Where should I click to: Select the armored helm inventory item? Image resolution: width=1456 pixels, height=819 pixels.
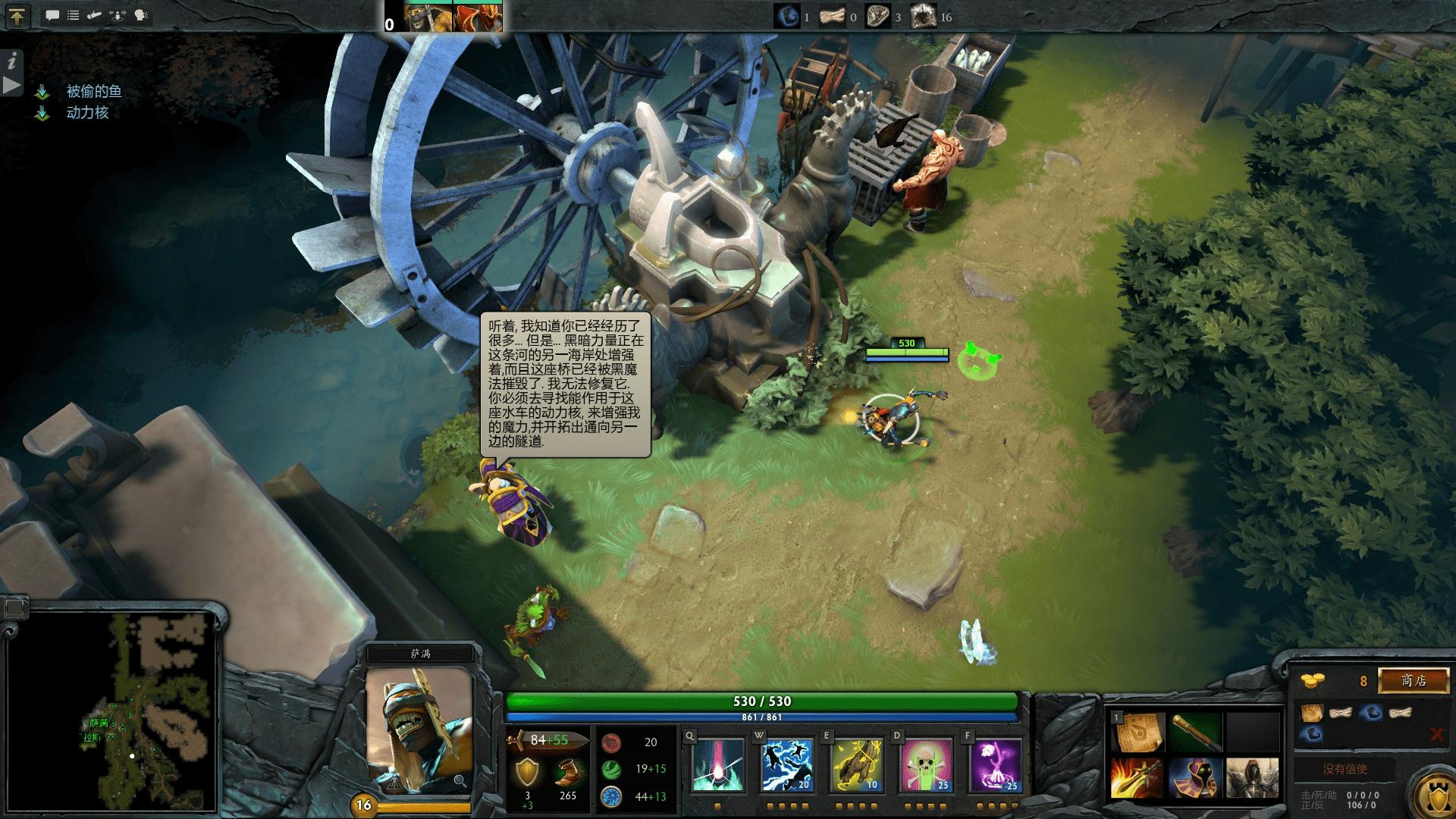1251,778
